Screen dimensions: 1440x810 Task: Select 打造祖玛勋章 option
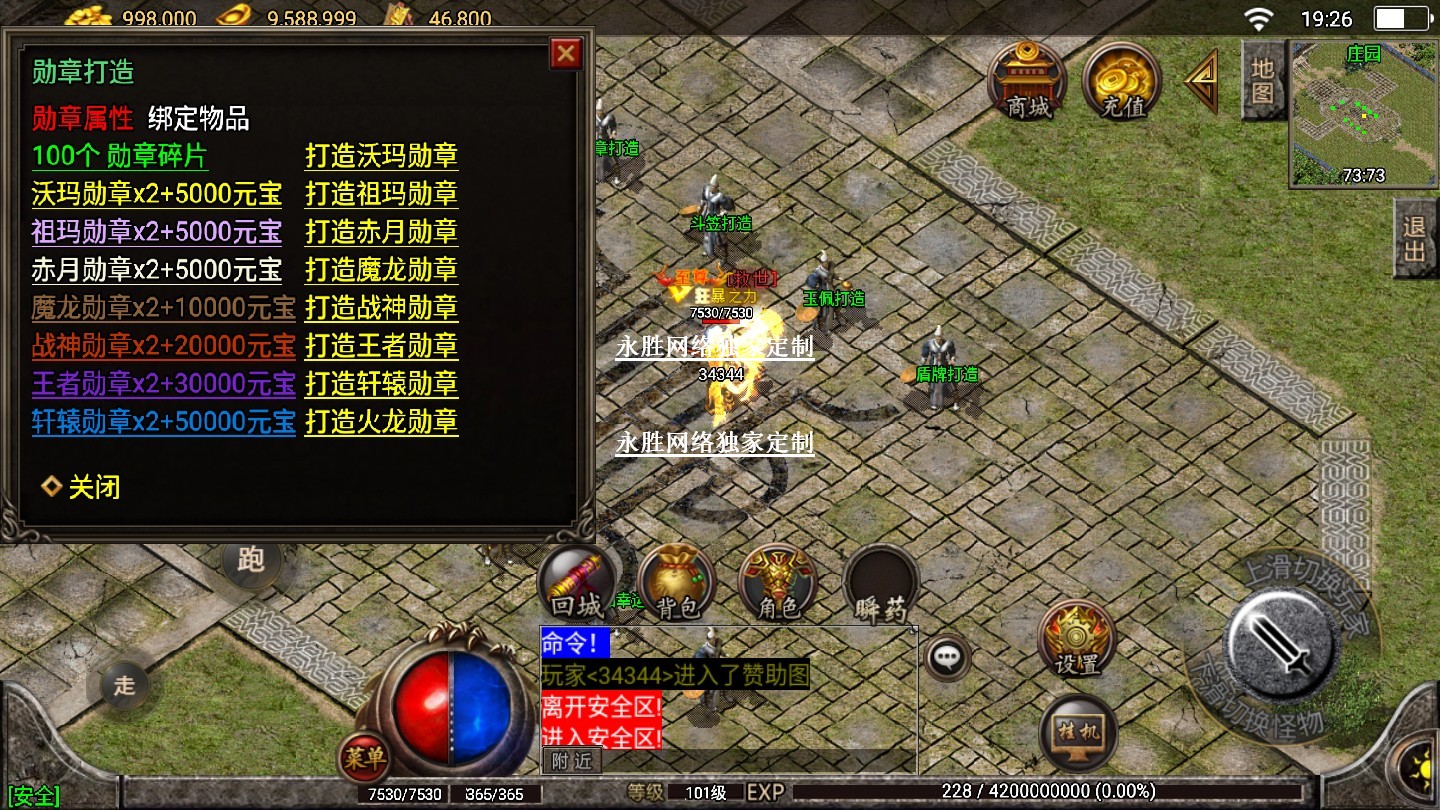(x=381, y=194)
